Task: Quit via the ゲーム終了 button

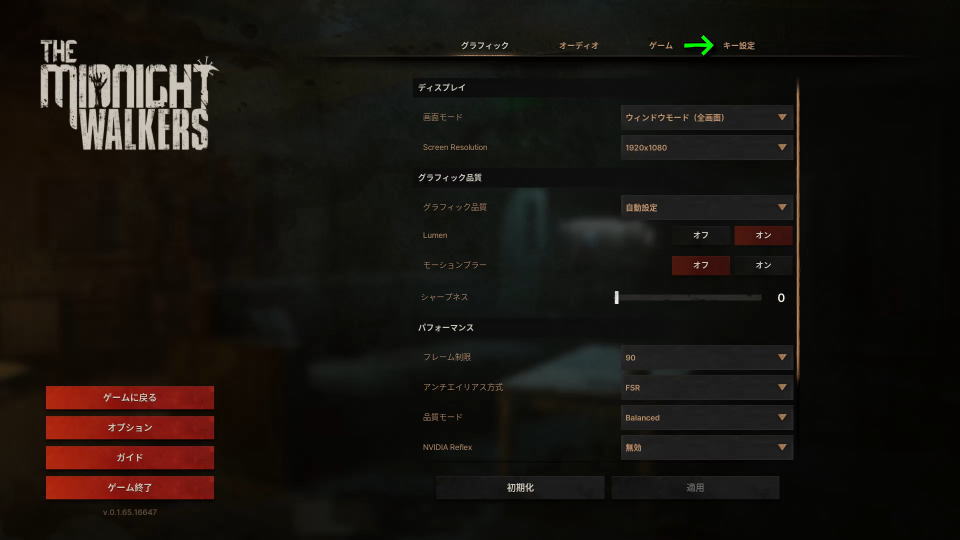Action: click(x=130, y=488)
